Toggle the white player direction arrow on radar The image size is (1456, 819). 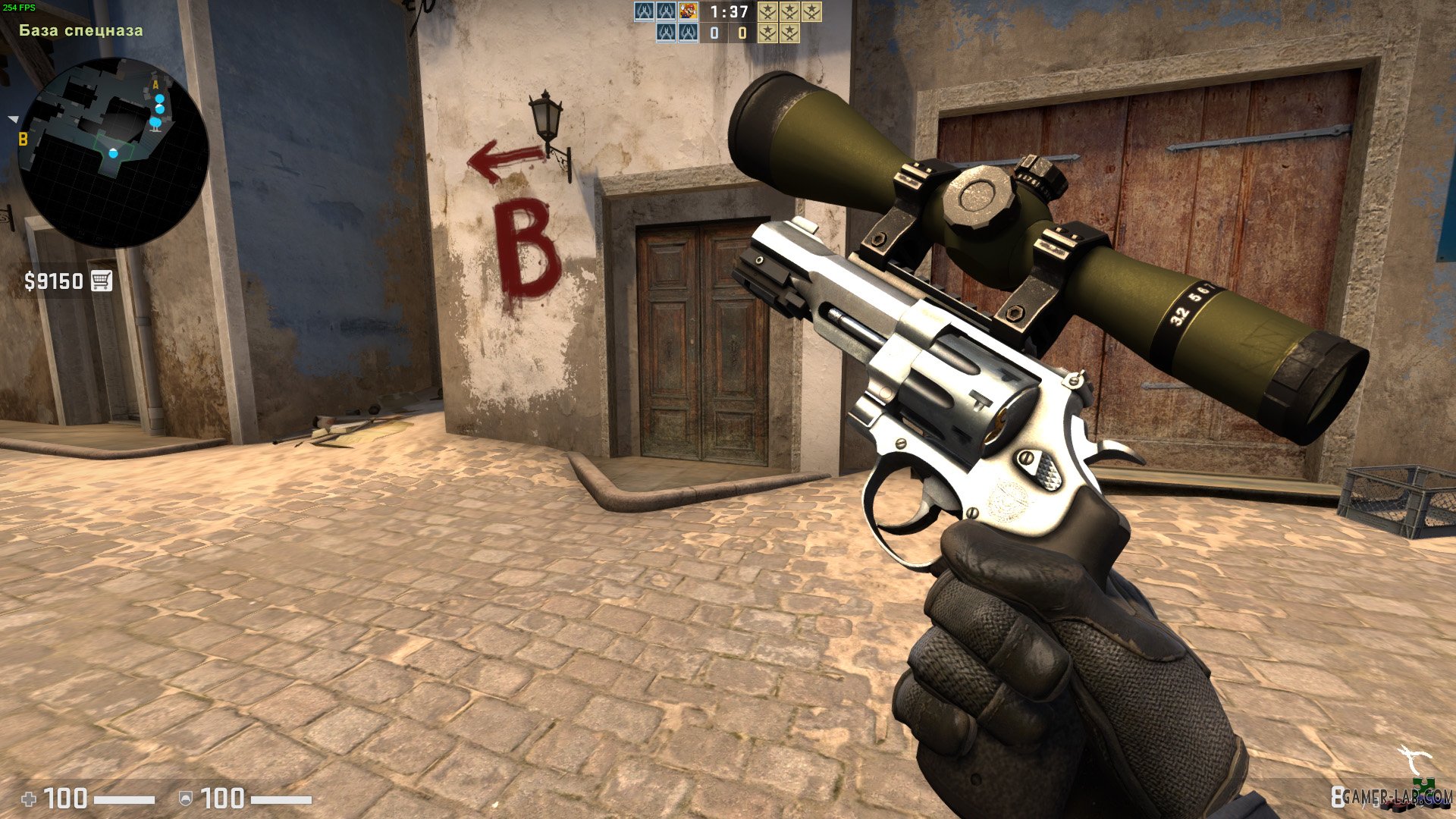click(x=11, y=118)
